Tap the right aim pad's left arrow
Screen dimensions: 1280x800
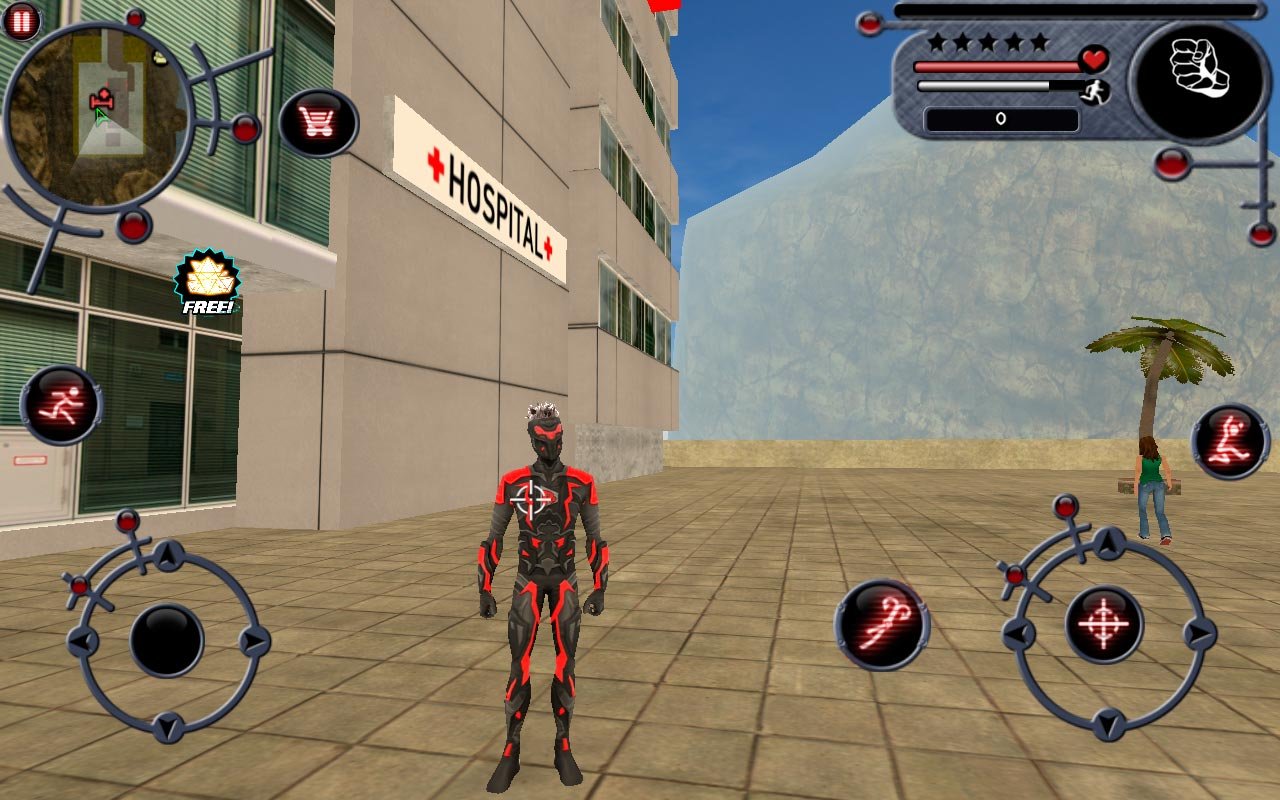(x=1018, y=633)
